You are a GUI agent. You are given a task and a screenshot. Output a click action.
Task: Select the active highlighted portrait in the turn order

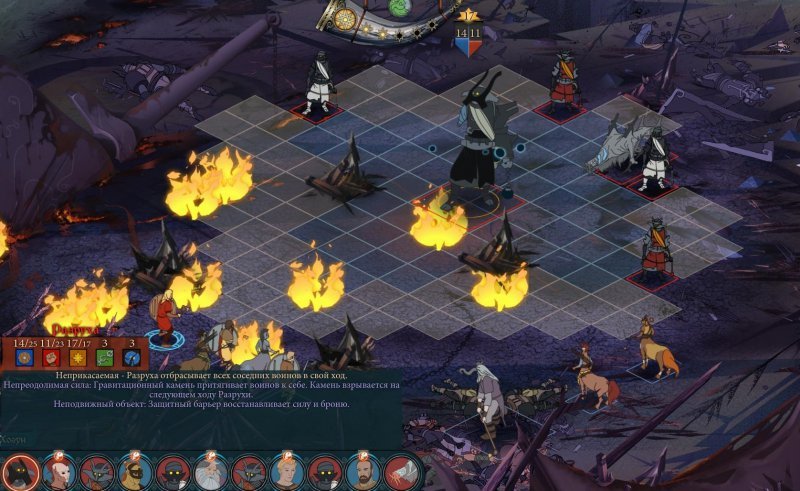pos(19,470)
